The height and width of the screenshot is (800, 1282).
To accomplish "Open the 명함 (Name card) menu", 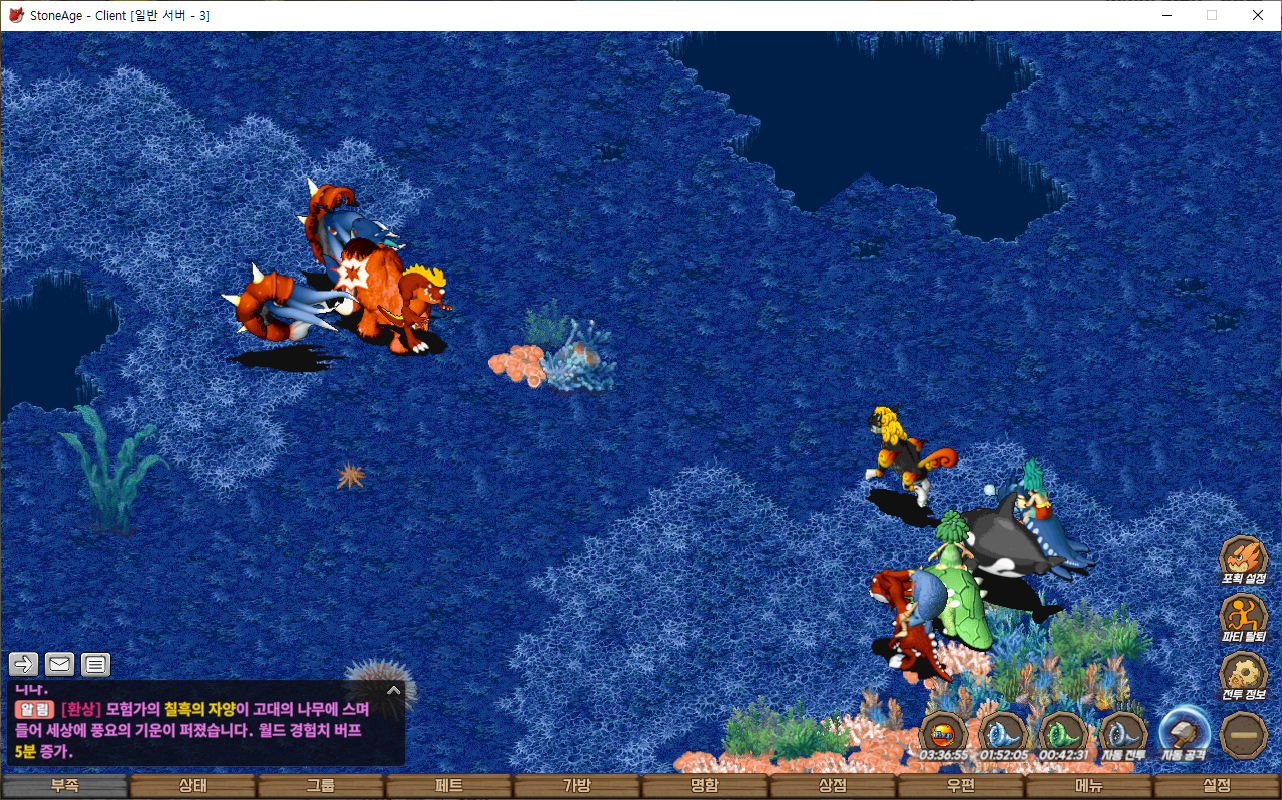I will tap(705, 786).
